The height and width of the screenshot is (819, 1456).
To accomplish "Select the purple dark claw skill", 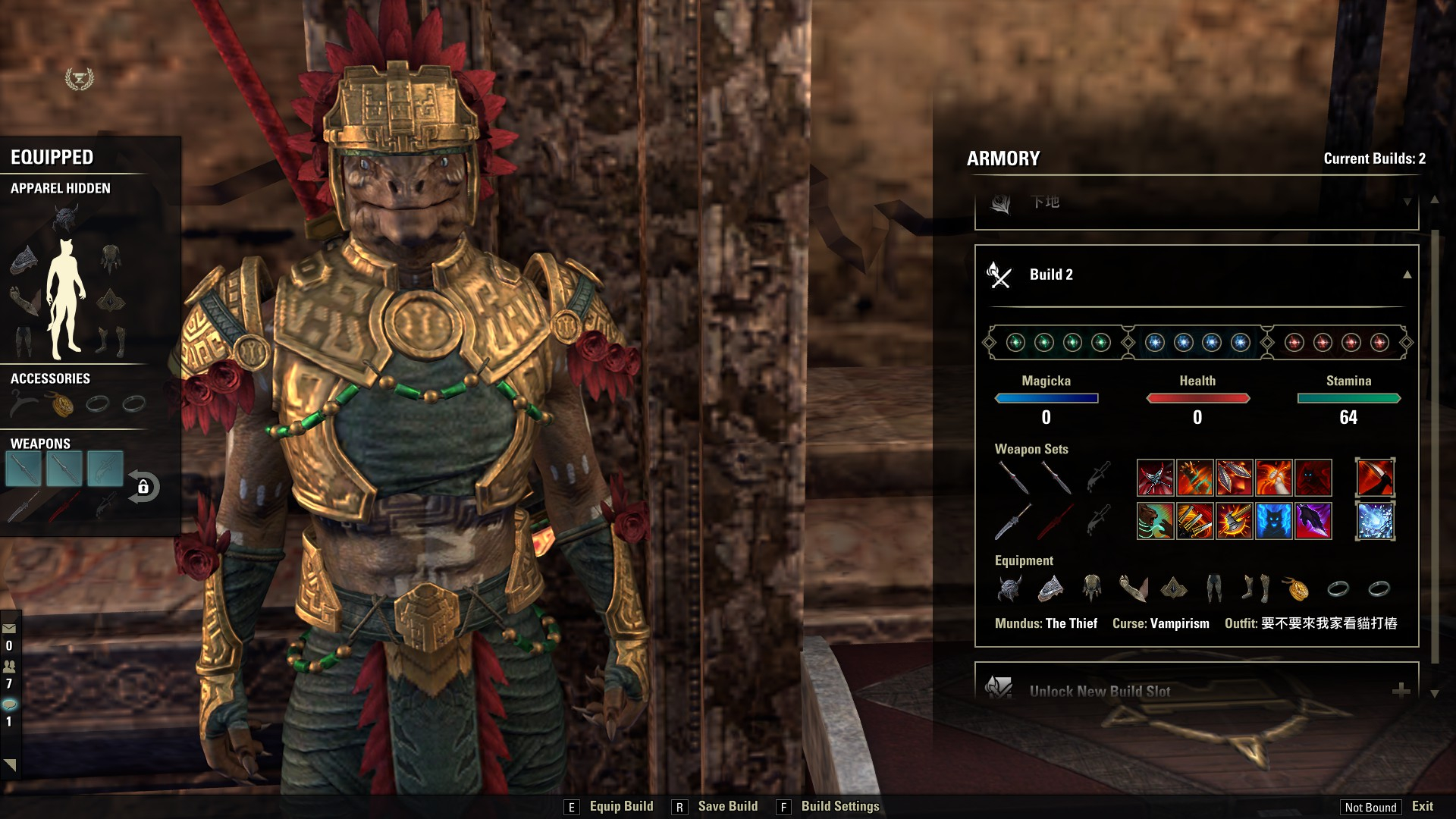I will [x=1313, y=521].
